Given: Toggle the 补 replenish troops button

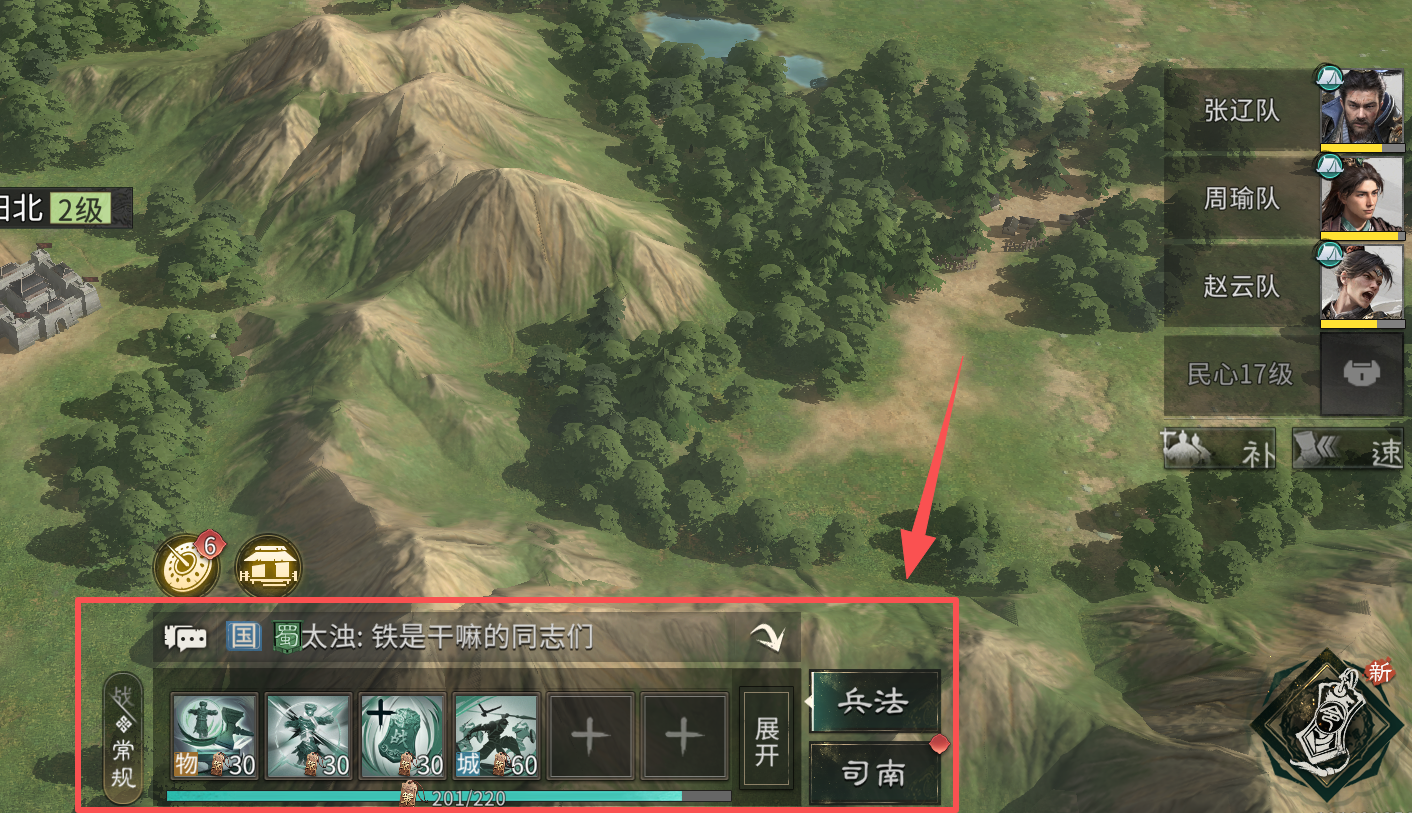Looking at the screenshot, I should pyautogui.click(x=1219, y=449).
